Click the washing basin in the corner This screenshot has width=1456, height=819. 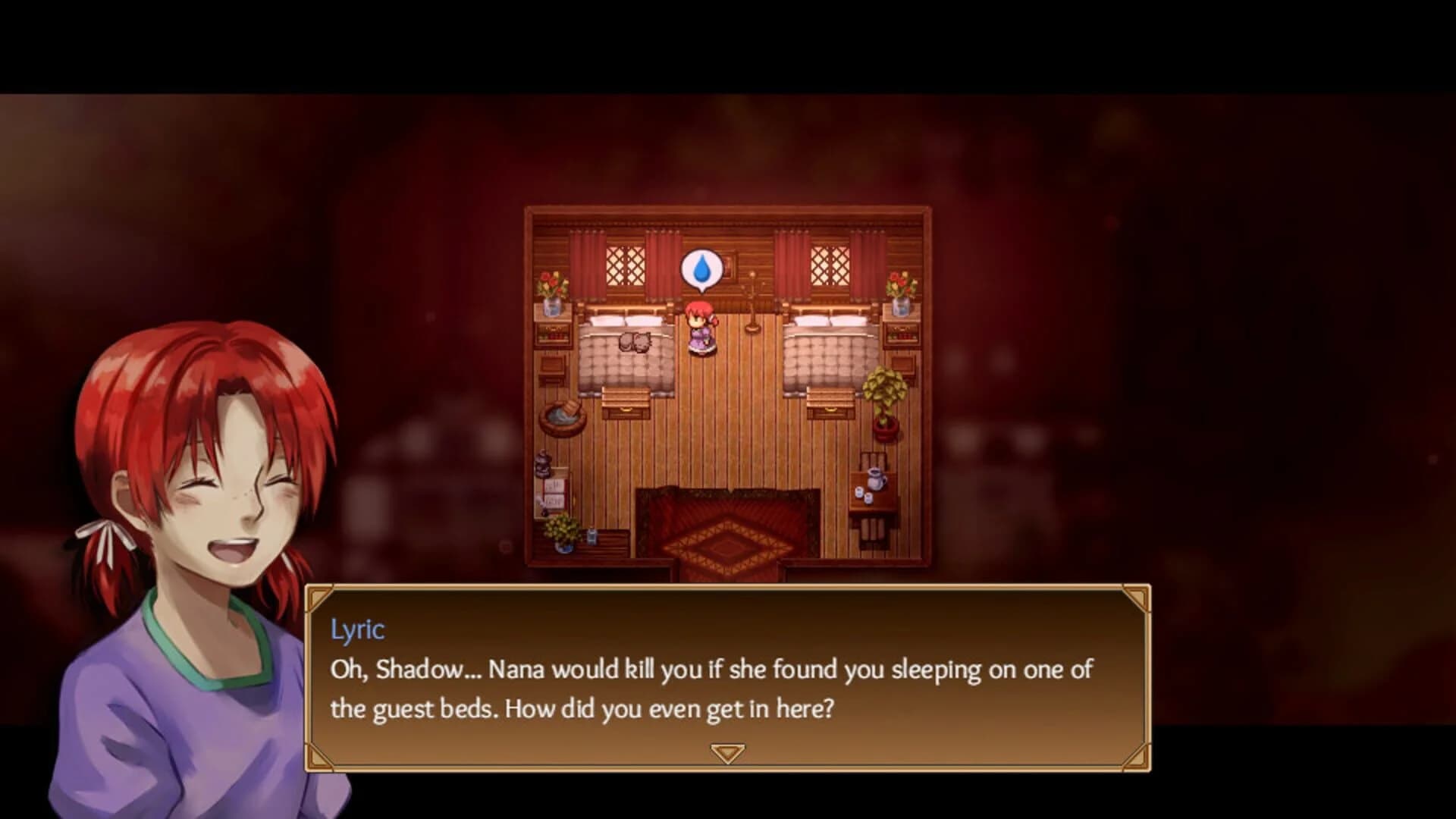click(x=561, y=416)
